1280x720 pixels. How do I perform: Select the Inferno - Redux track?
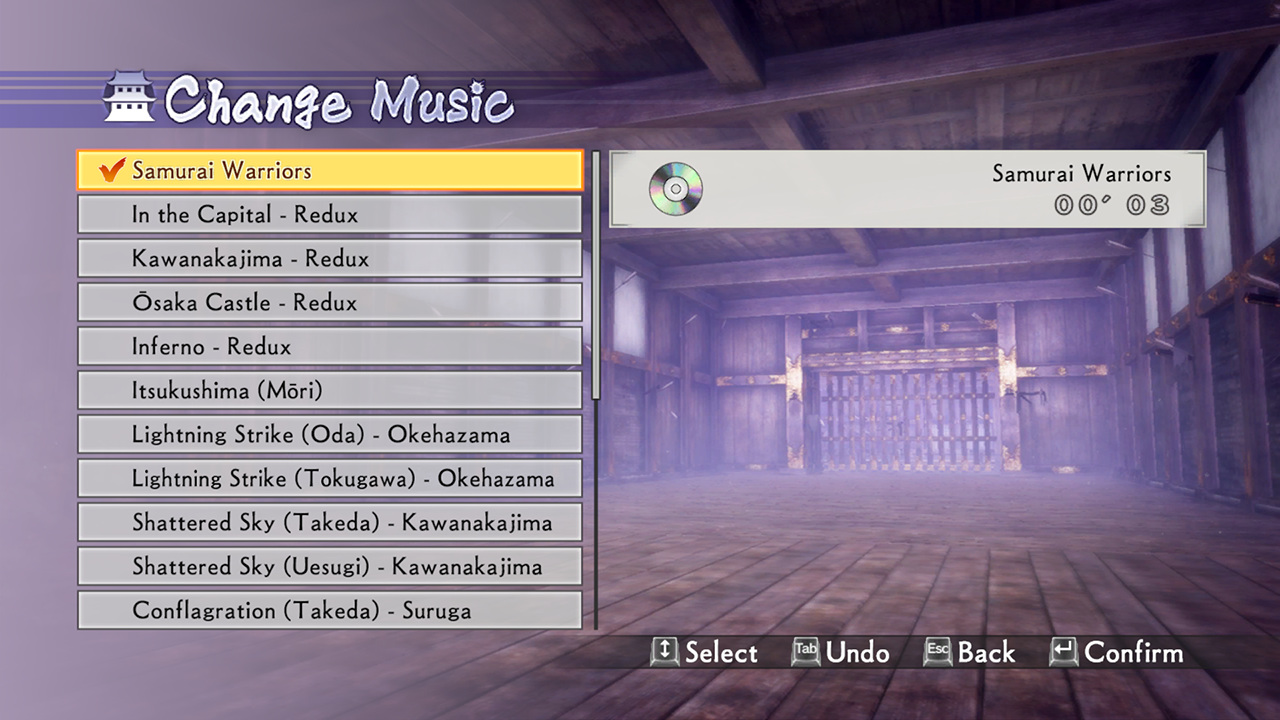point(330,347)
